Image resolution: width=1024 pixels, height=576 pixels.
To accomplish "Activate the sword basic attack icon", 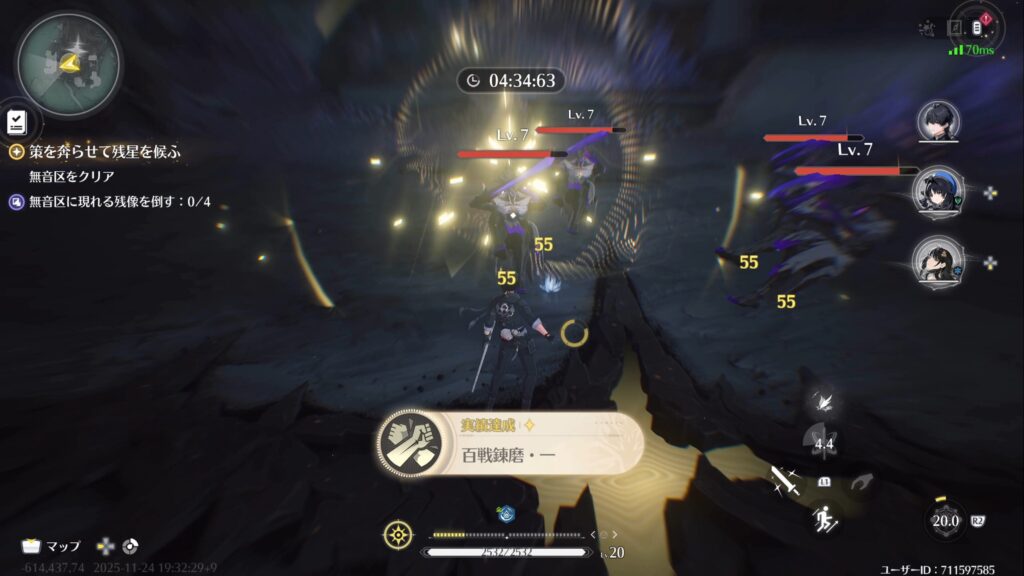I will (782, 481).
